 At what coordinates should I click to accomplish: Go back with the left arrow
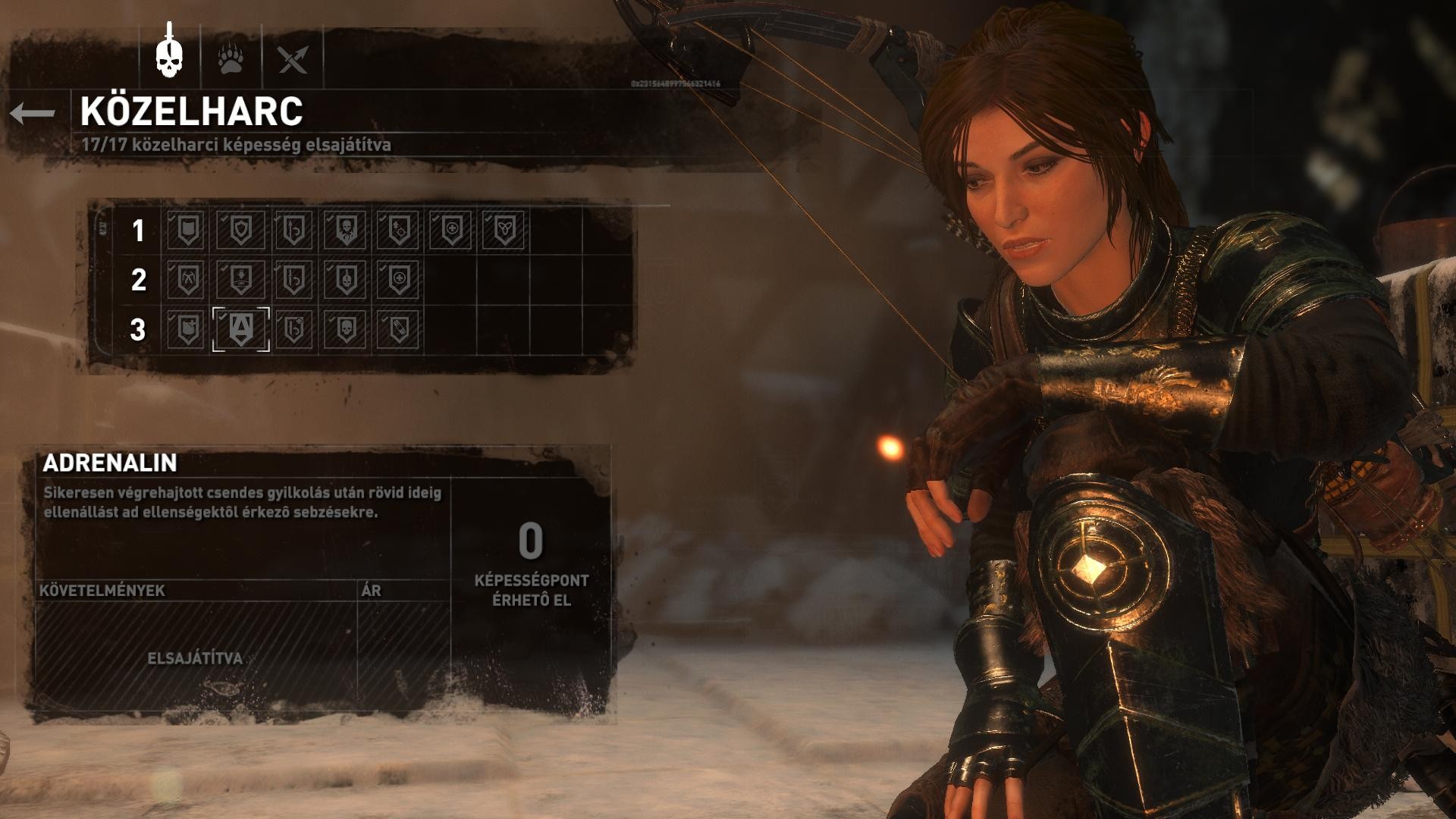tap(33, 114)
